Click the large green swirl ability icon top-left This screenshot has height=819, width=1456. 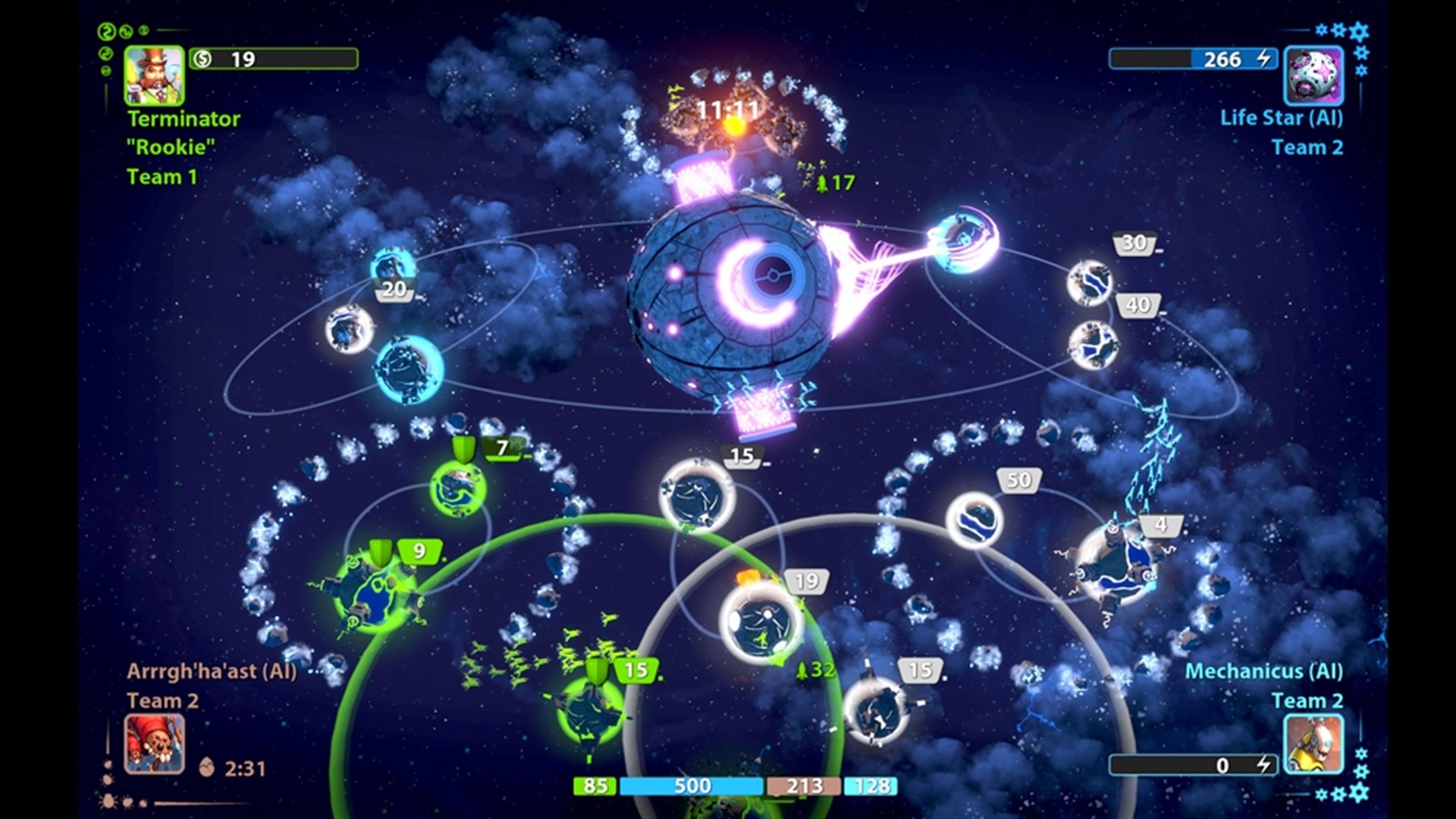click(x=105, y=31)
